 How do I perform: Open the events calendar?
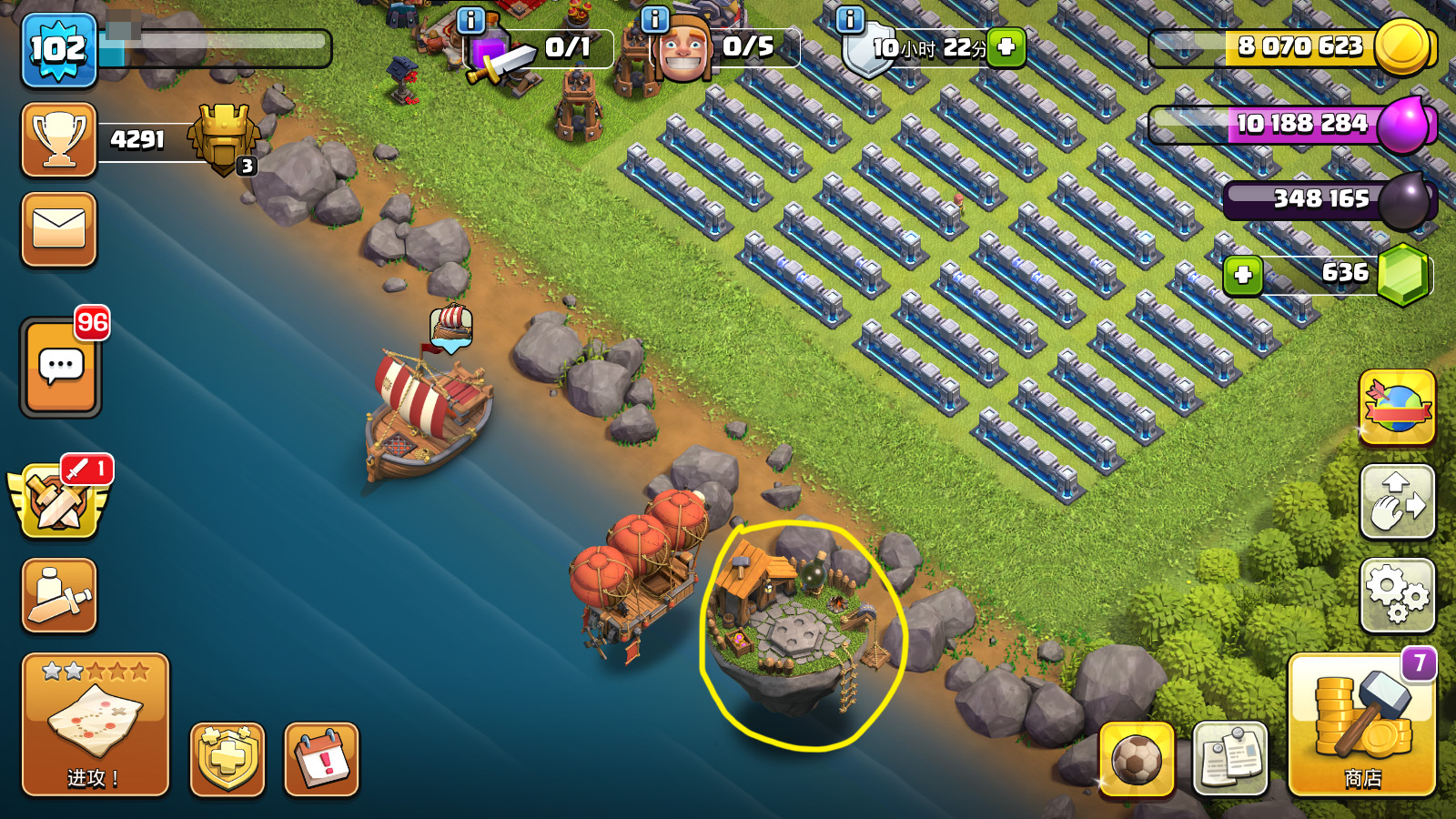pos(322,759)
